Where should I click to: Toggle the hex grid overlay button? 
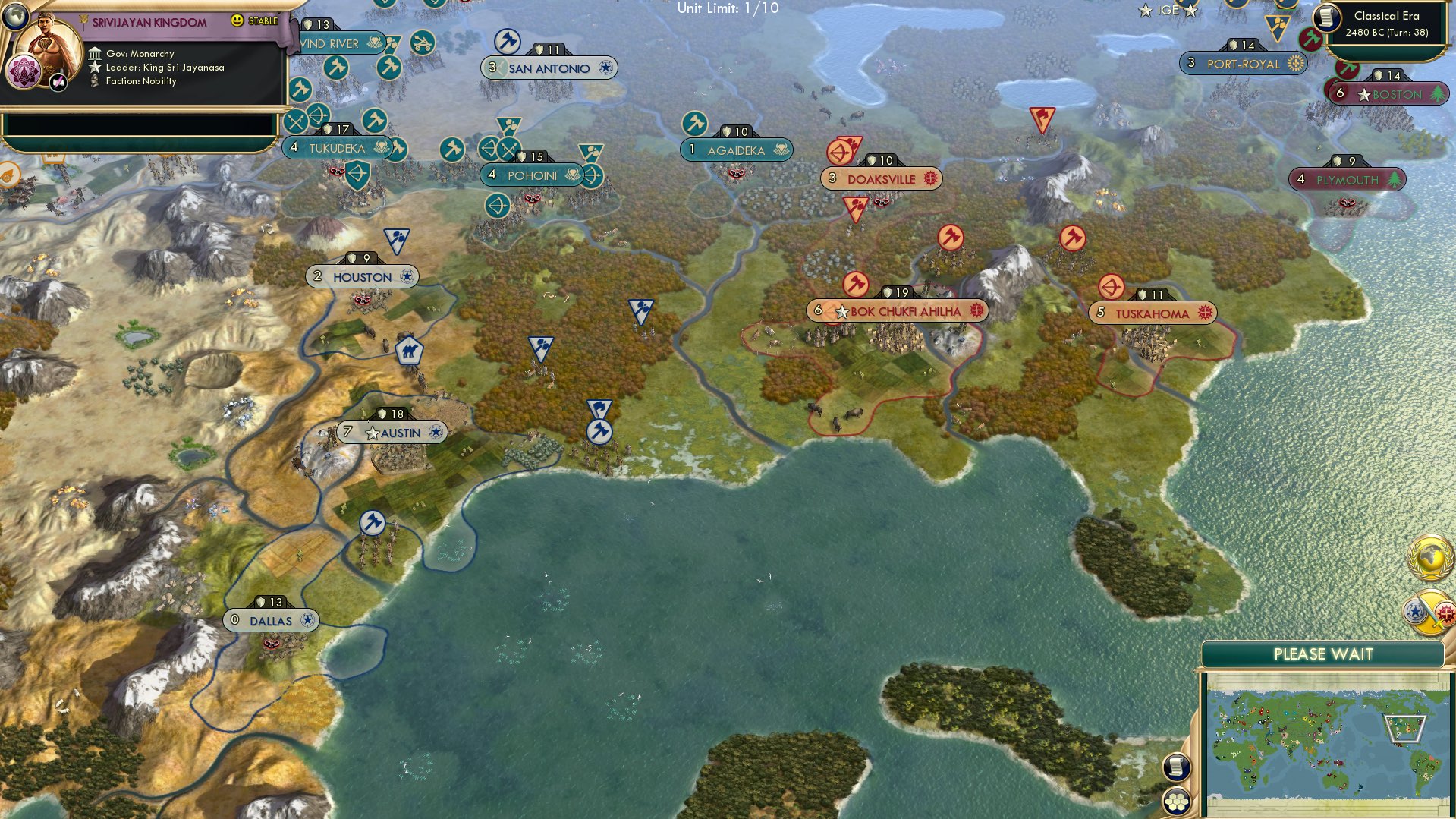pyautogui.click(x=1176, y=801)
